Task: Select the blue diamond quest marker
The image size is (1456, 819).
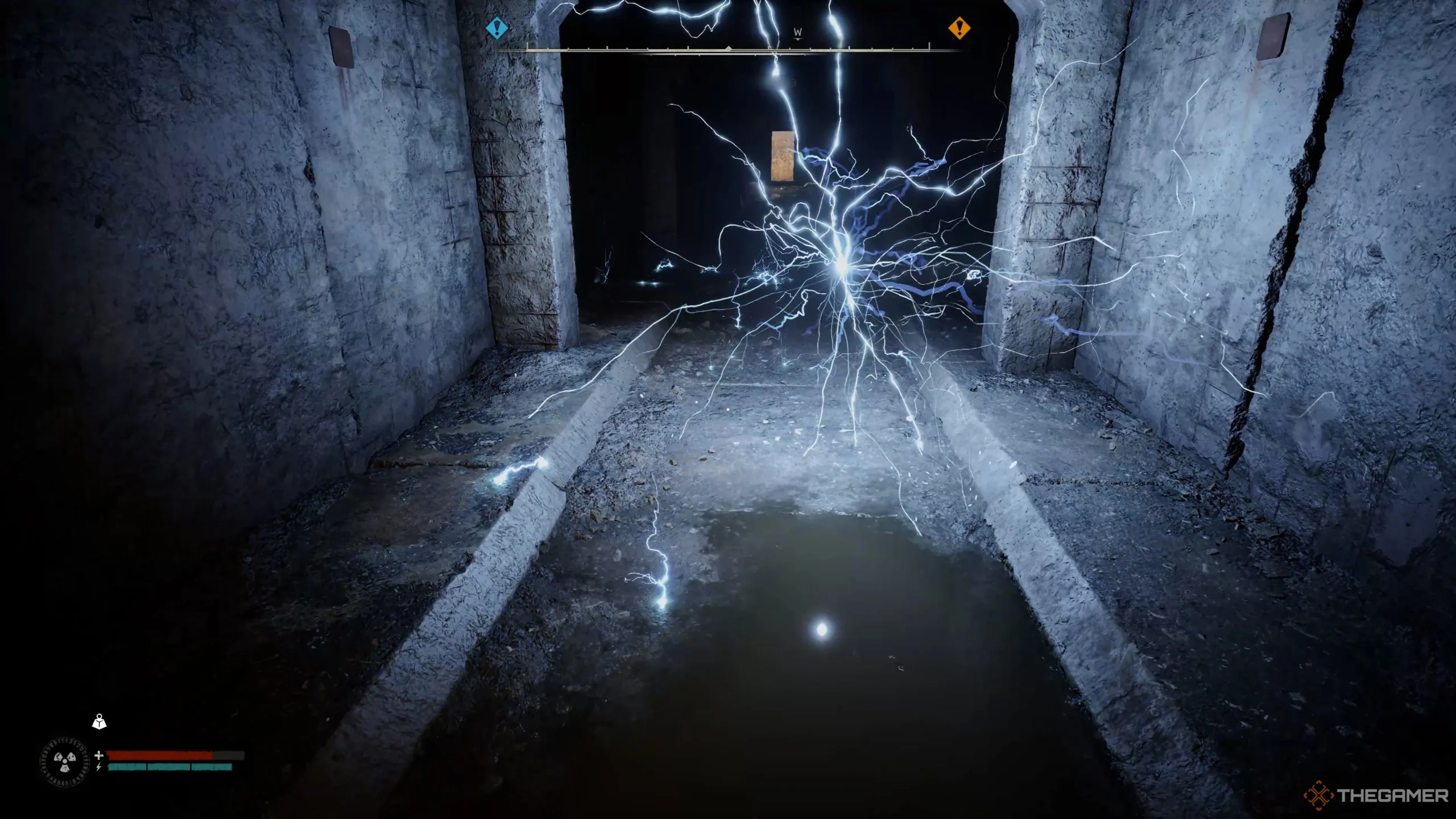Action: click(497, 27)
